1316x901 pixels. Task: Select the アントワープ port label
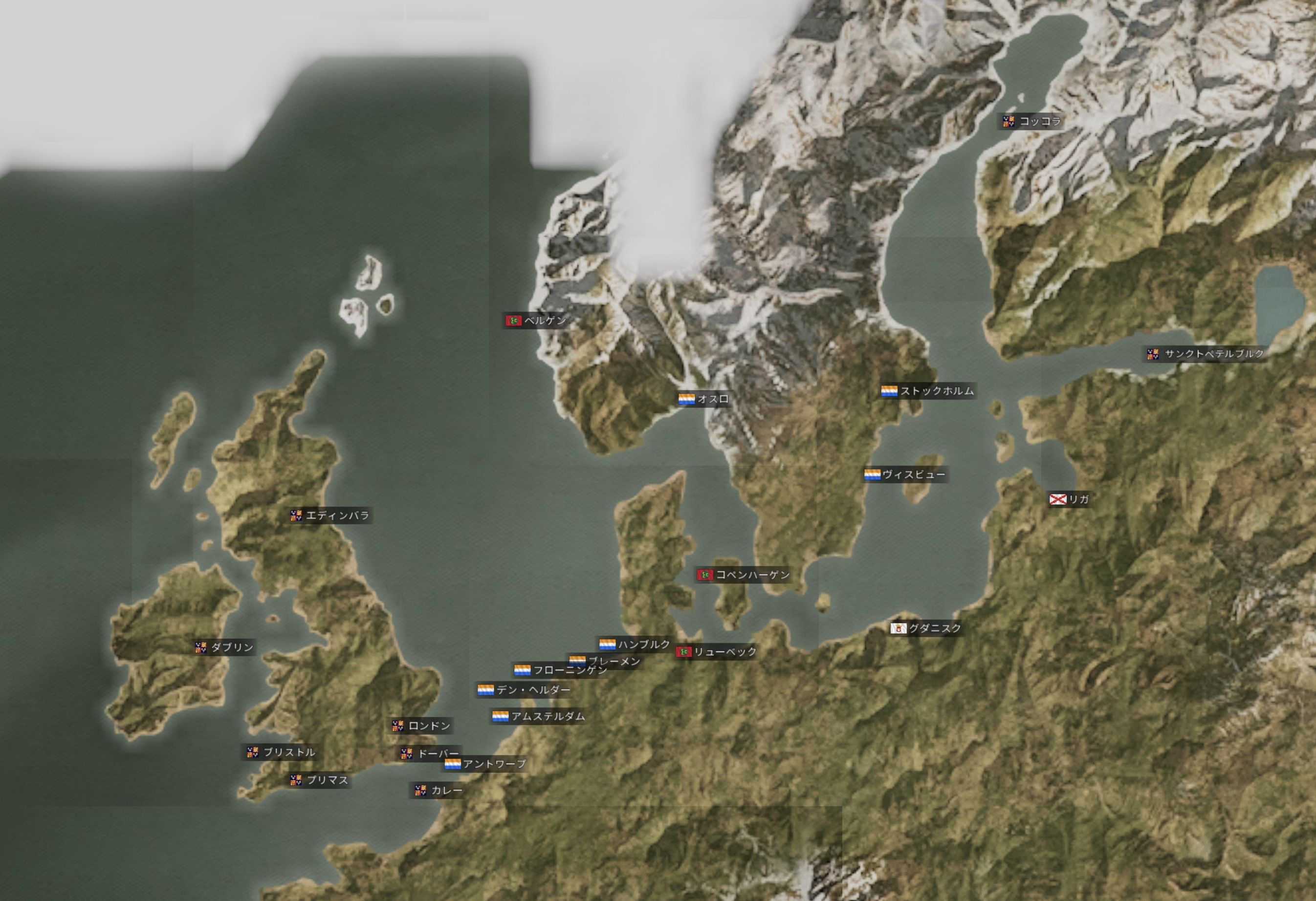[485, 765]
